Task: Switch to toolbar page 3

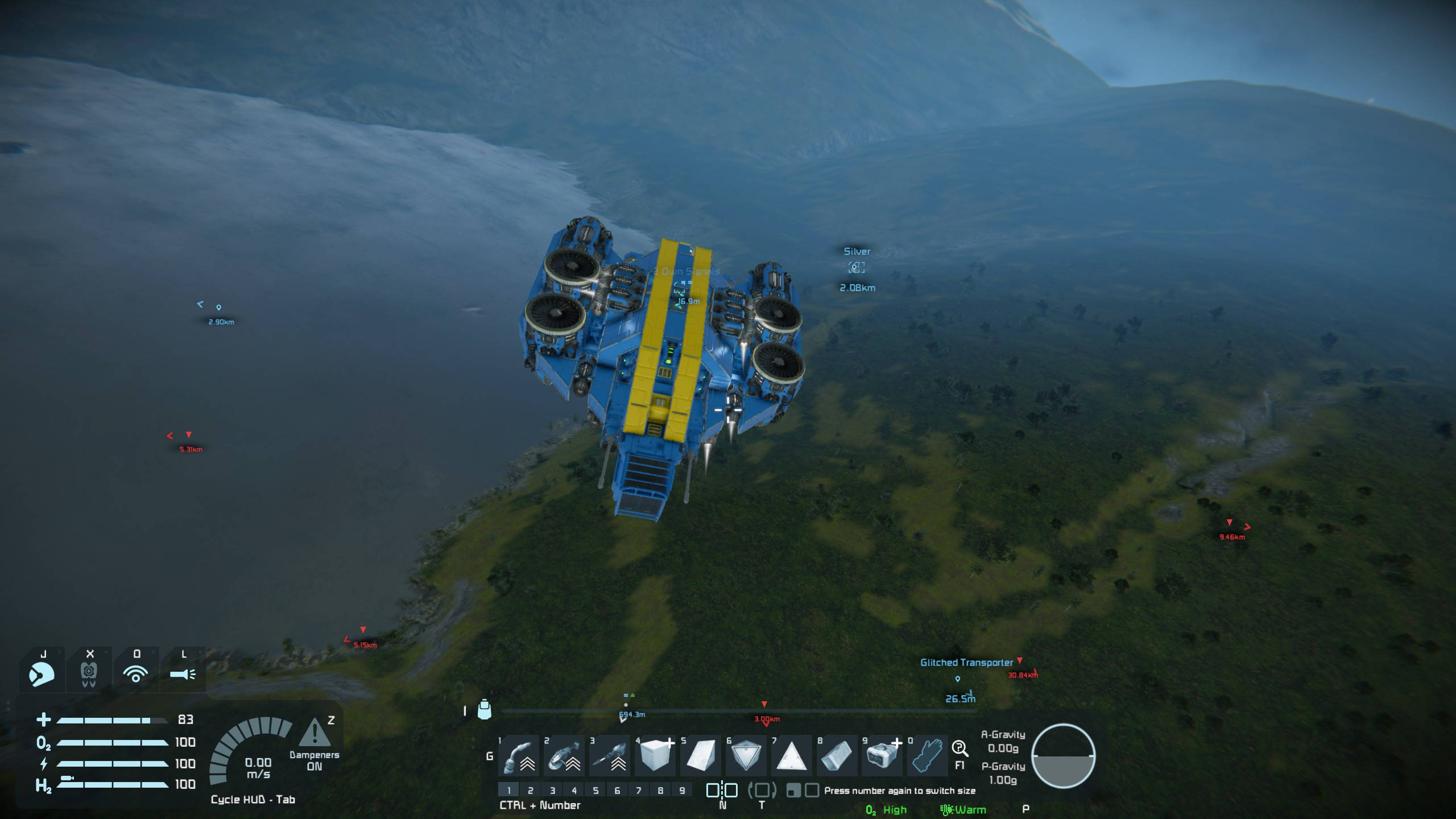Action: (552, 790)
